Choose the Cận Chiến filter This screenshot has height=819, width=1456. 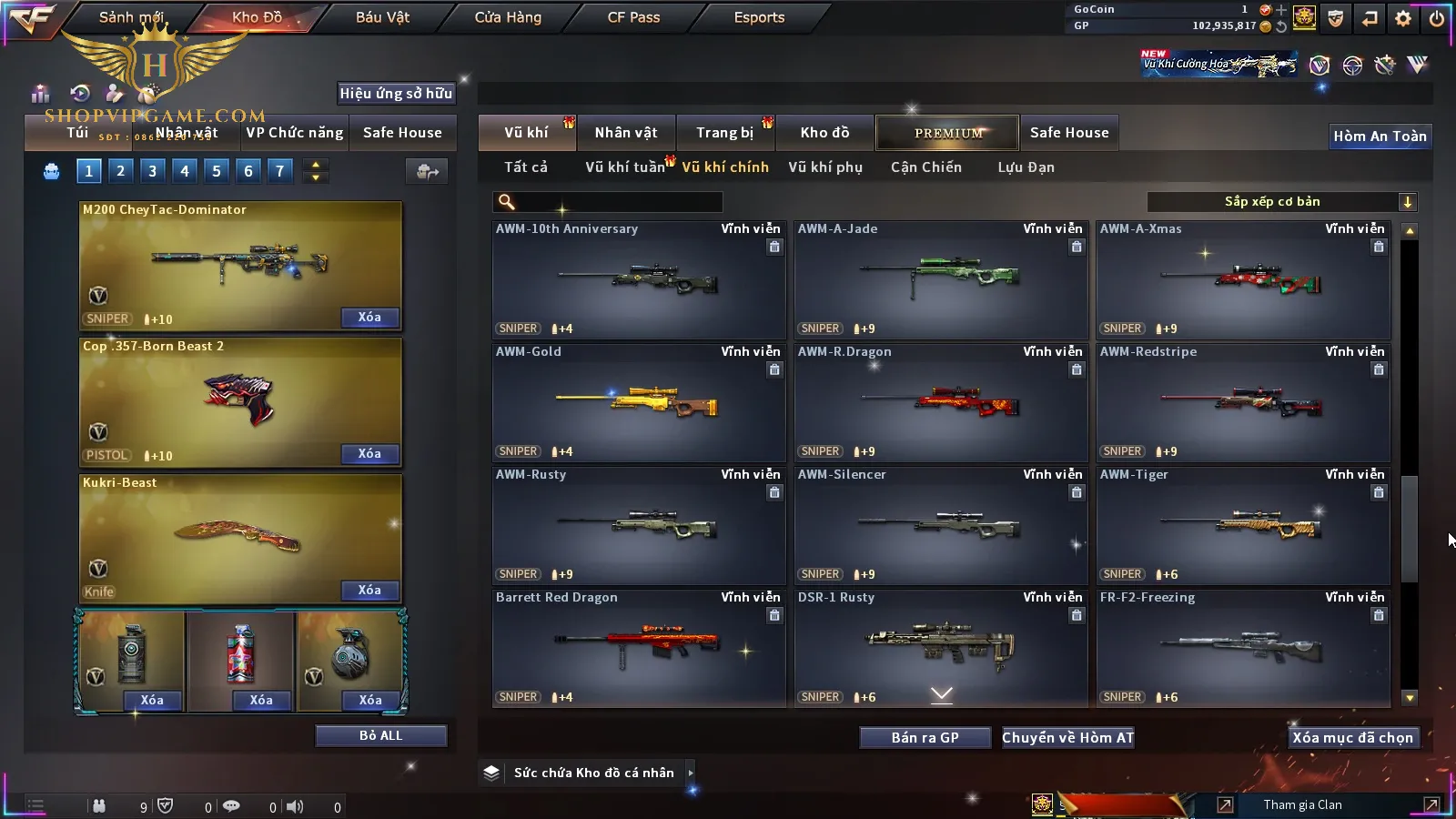(925, 167)
